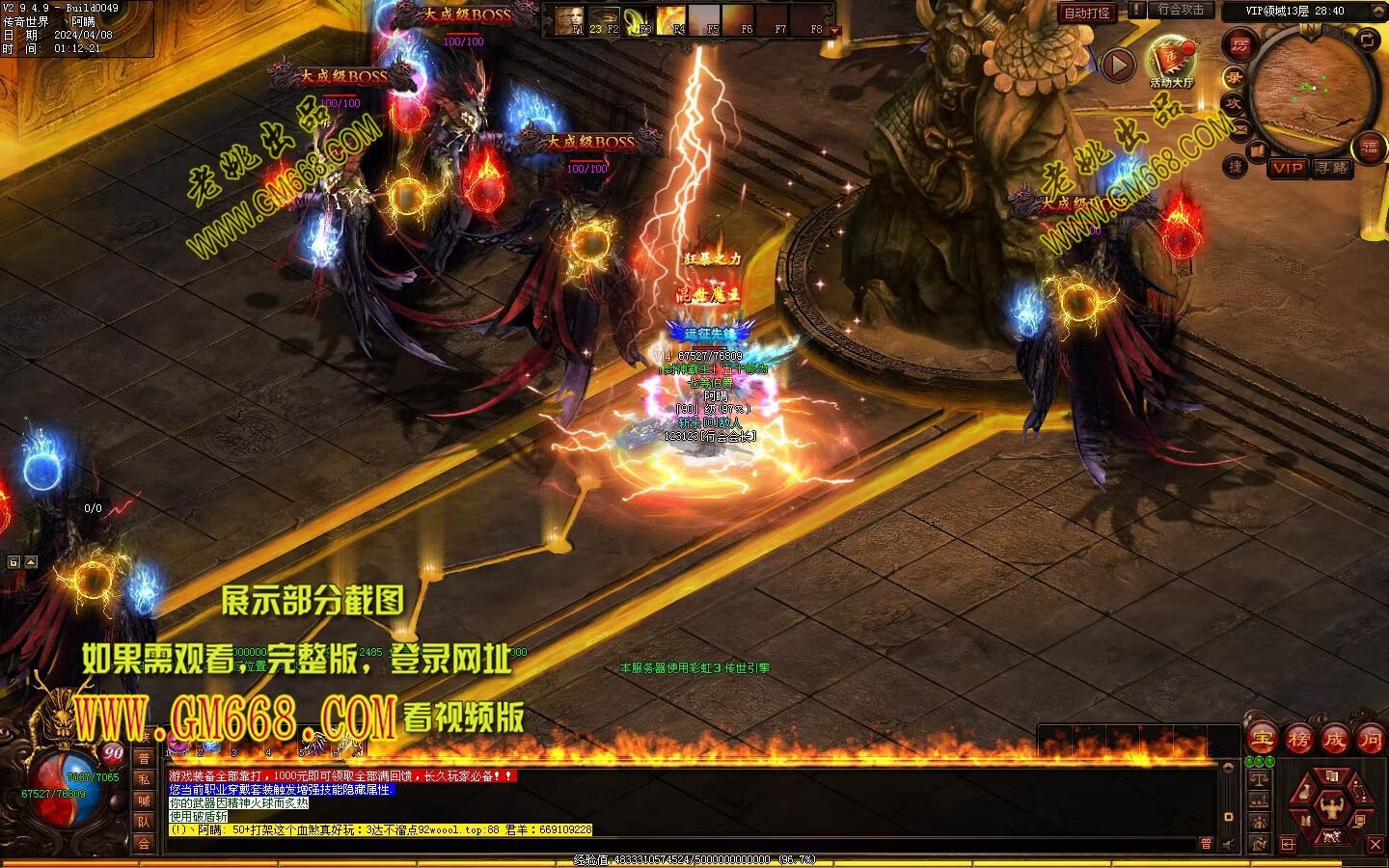This screenshot has height=868, width=1389.
Task: Click the 行会攻击 guild attack button
Action: coord(1182,10)
